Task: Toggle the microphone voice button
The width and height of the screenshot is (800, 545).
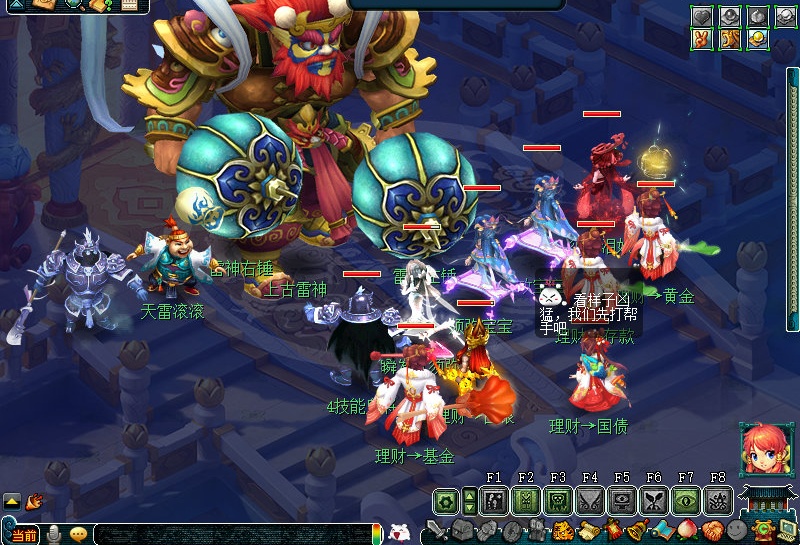Action: click(54, 534)
